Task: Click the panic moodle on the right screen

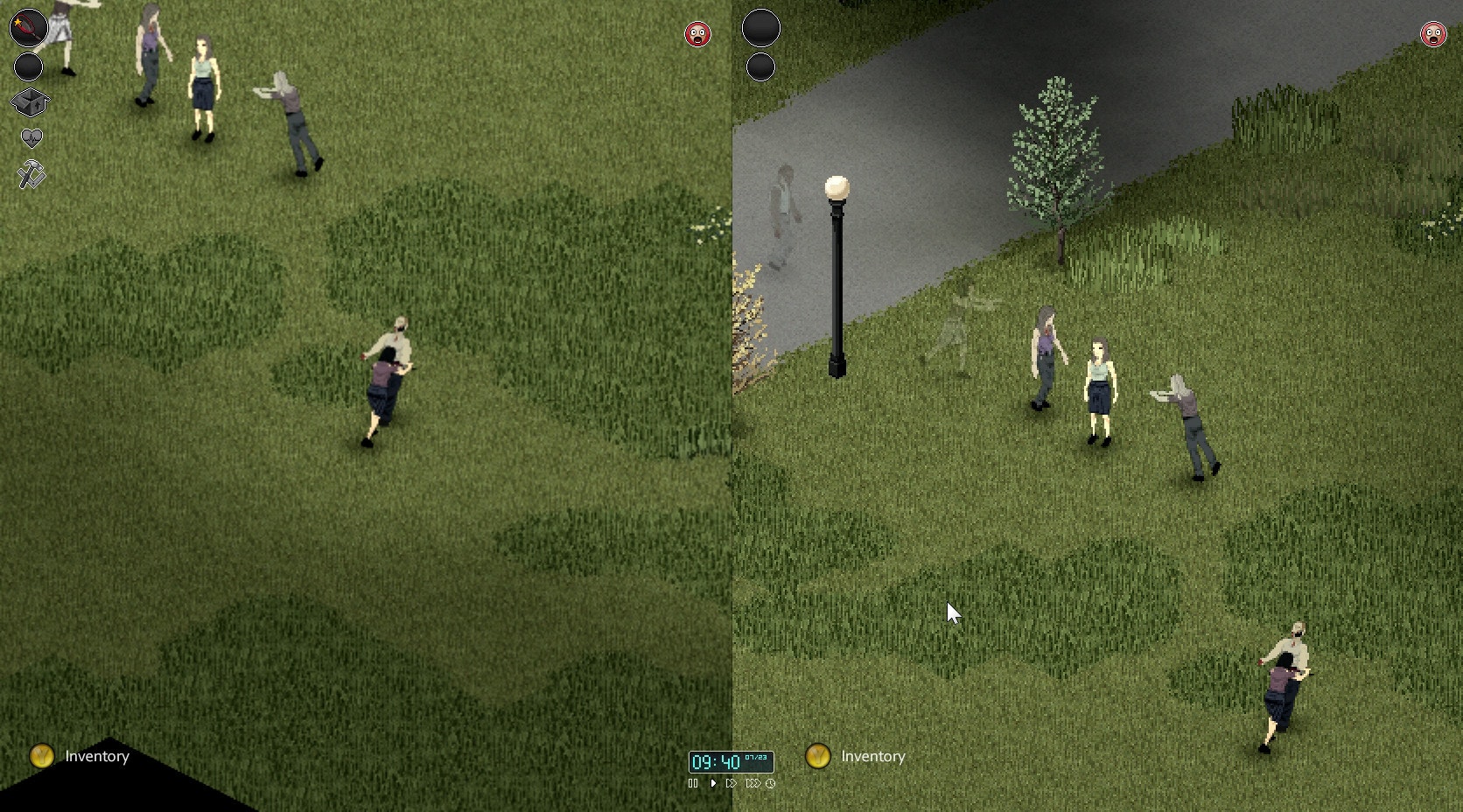Action: pyautogui.click(x=1432, y=36)
